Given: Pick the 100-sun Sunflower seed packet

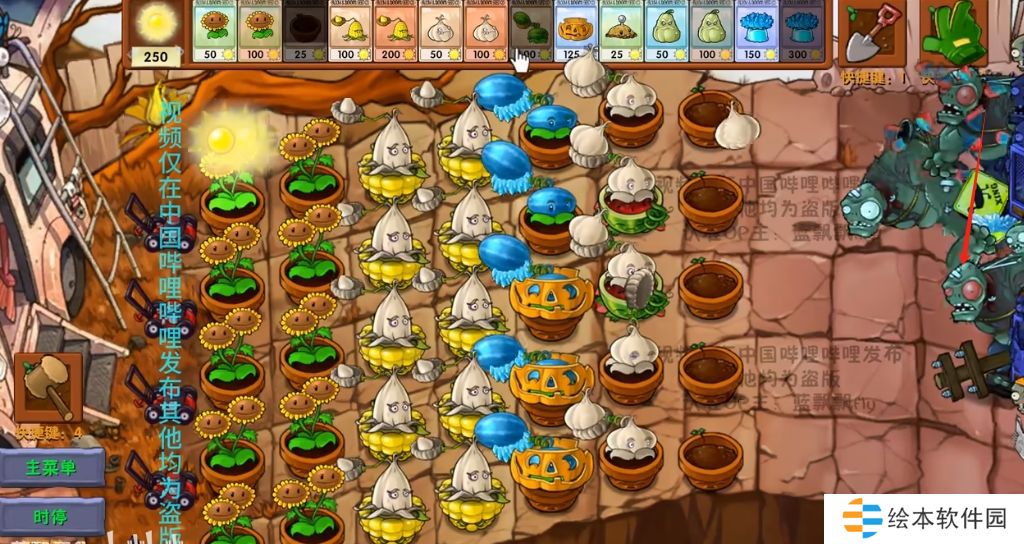Looking at the screenshot, I should pyautogui.click(x=260, y=32).
